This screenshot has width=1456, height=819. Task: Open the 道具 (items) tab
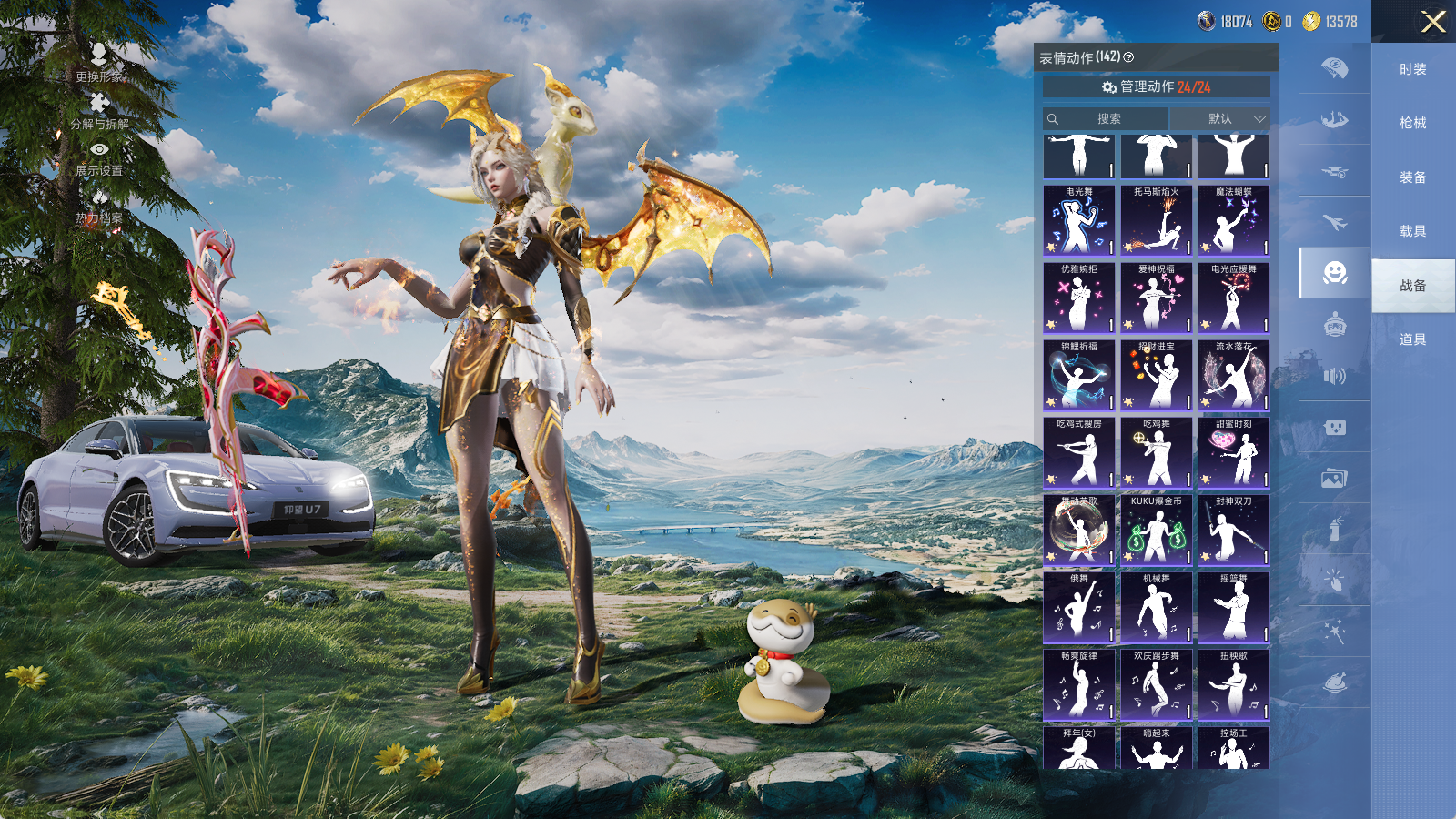pyautogui.click(x=1412, y=339)
